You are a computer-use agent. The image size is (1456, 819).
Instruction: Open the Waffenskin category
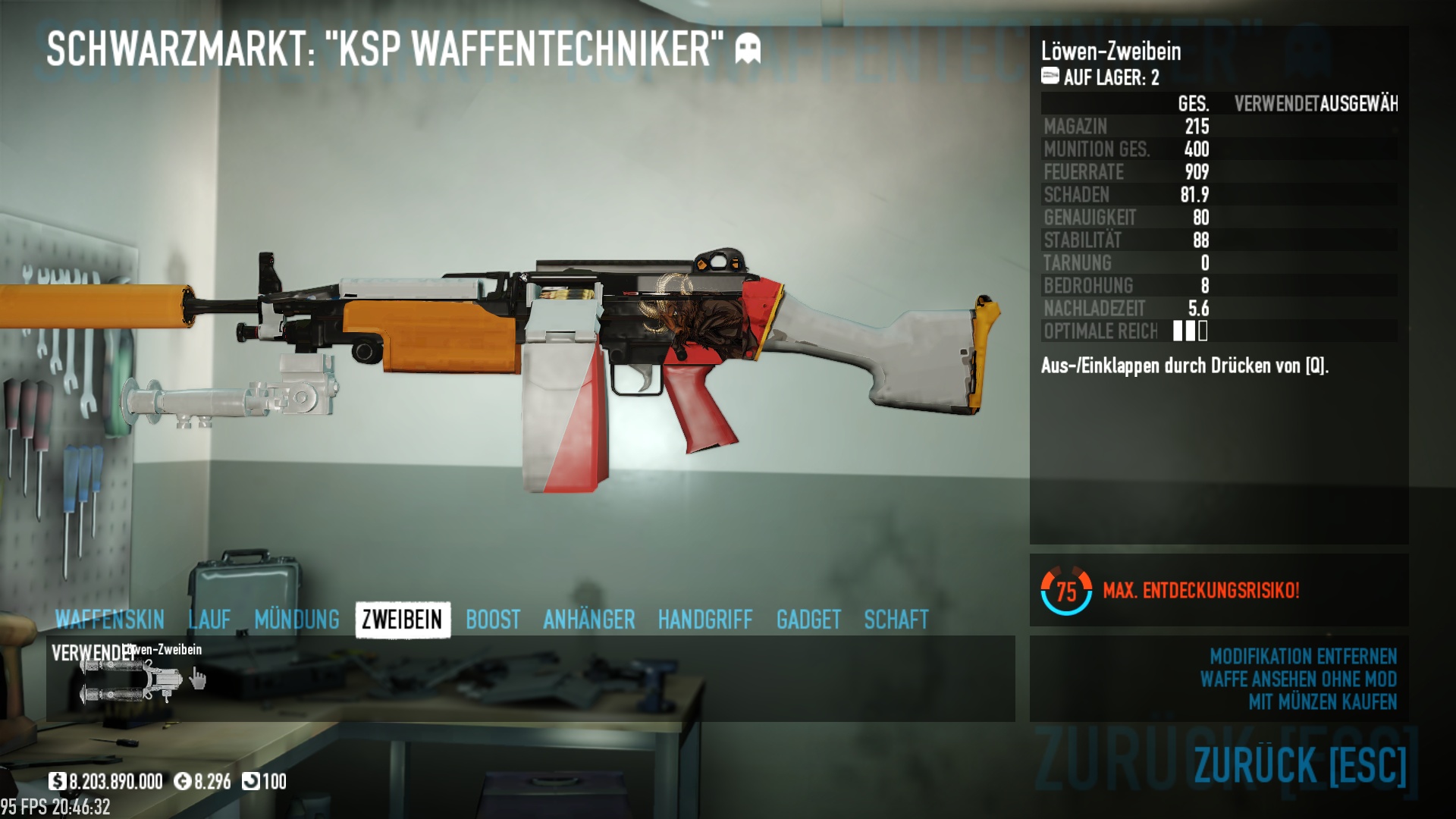coord(110,620)
